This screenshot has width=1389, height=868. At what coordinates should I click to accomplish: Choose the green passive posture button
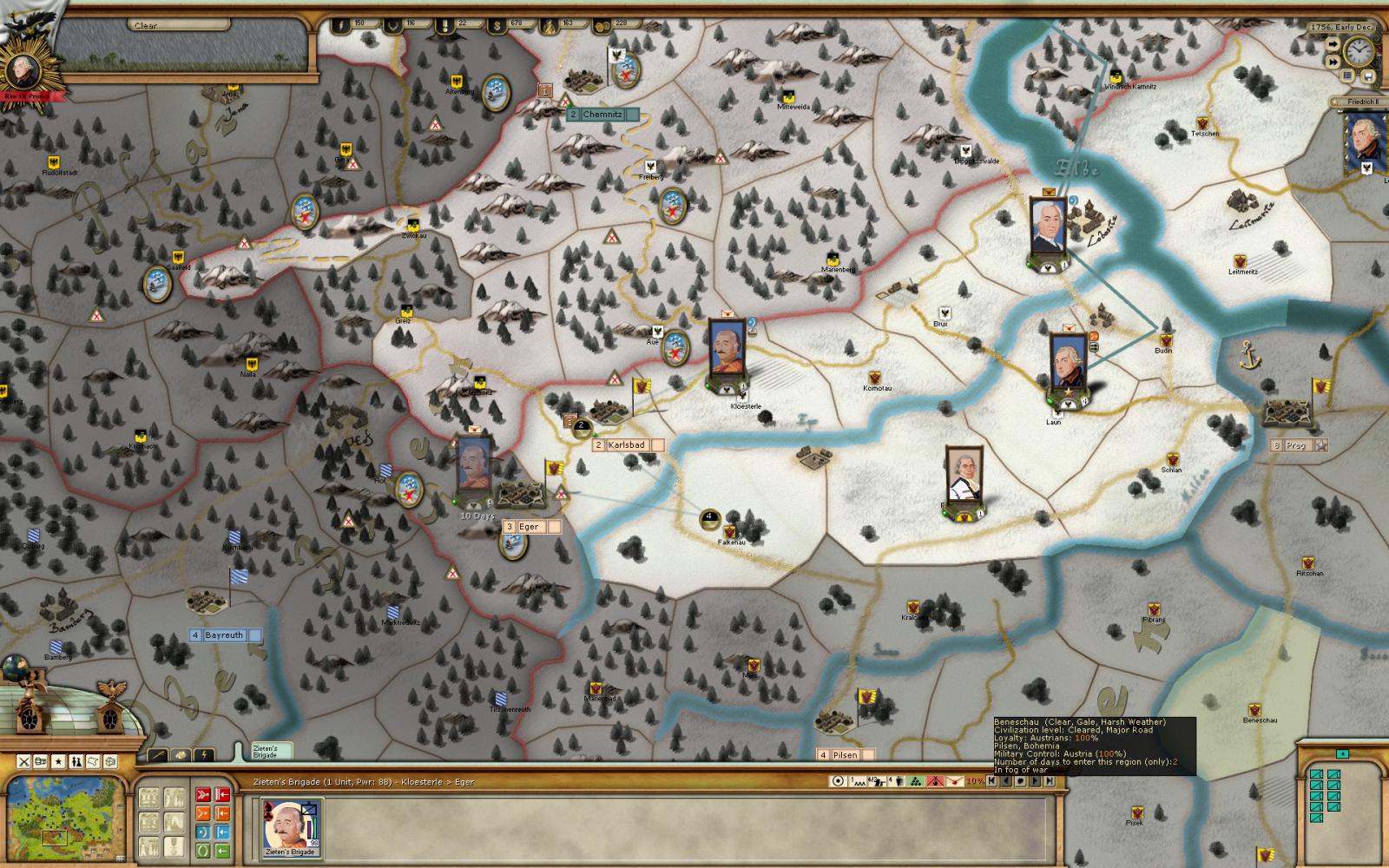tap(202, 851)
